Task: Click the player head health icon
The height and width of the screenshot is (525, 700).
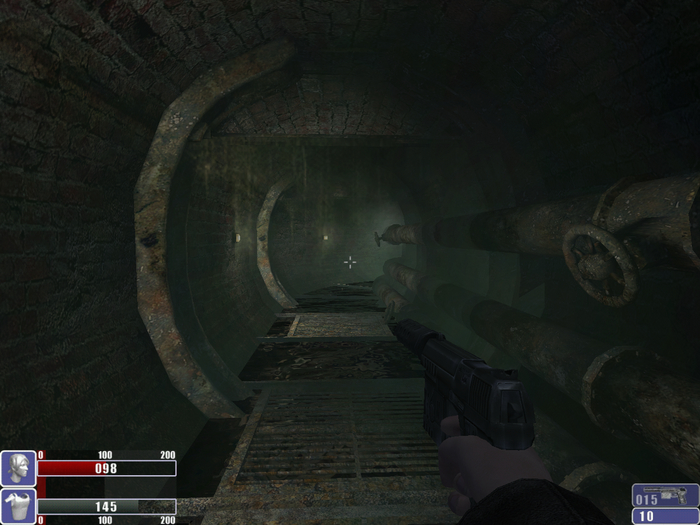Action: (x=18, y=468)
